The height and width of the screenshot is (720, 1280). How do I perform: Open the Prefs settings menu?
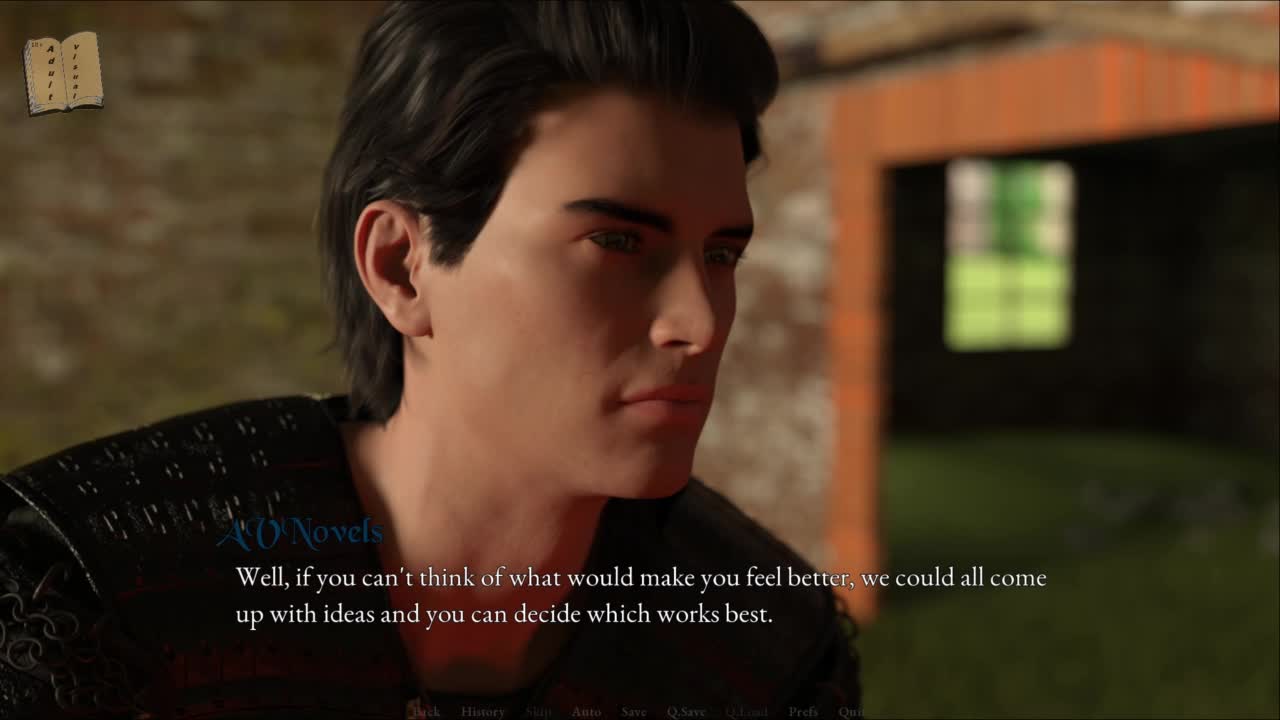pos(803,712)
